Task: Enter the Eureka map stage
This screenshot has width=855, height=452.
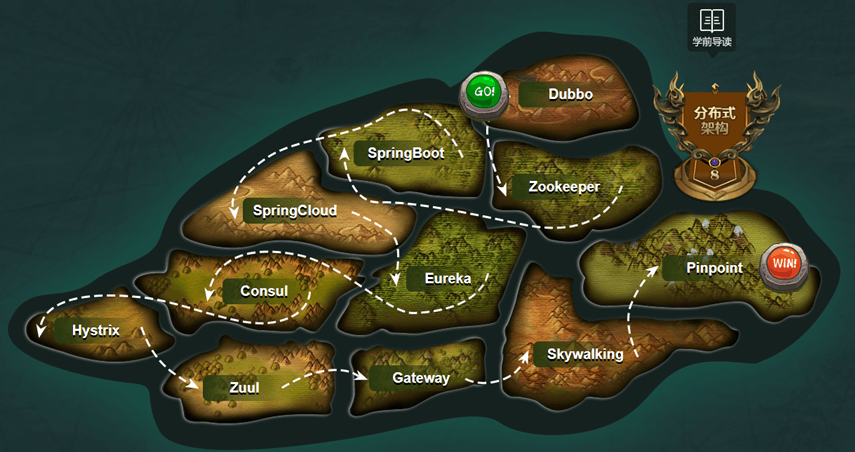Action: pos(446,278)
